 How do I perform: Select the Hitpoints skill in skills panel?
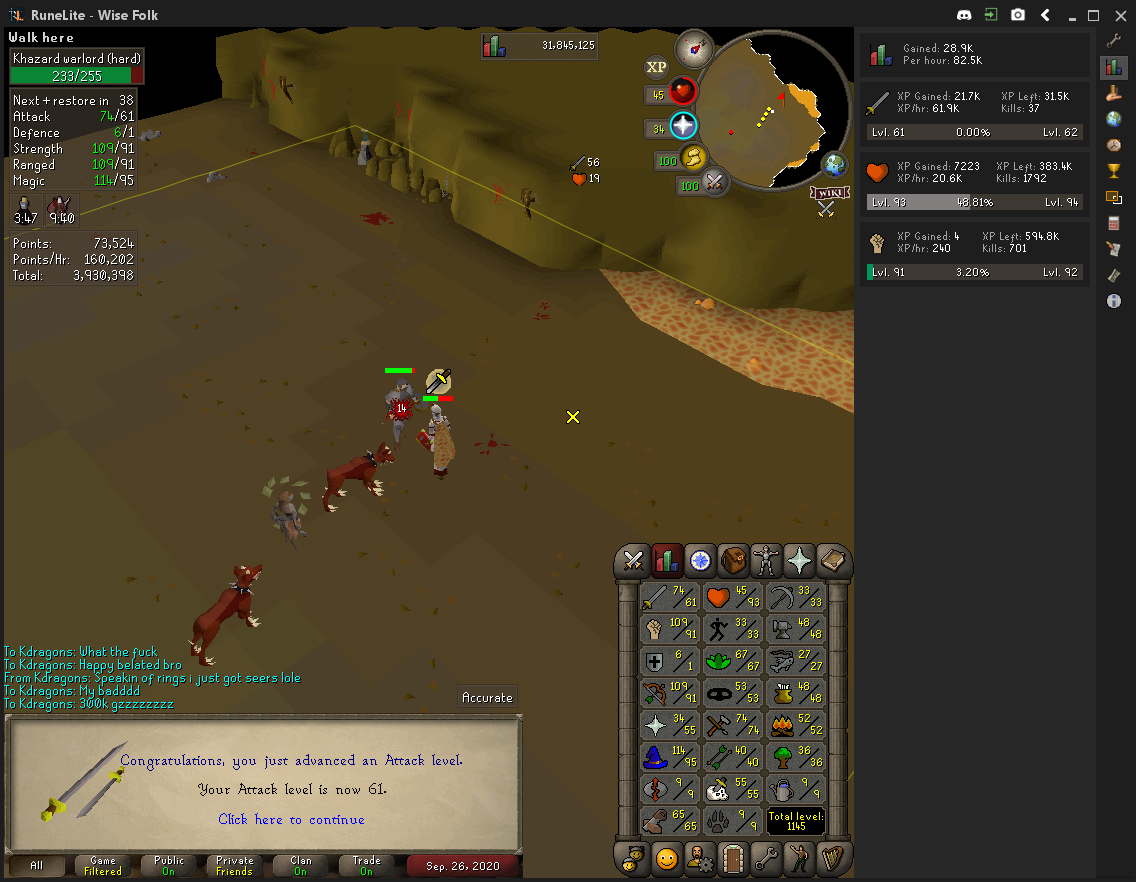click(733, 598)
